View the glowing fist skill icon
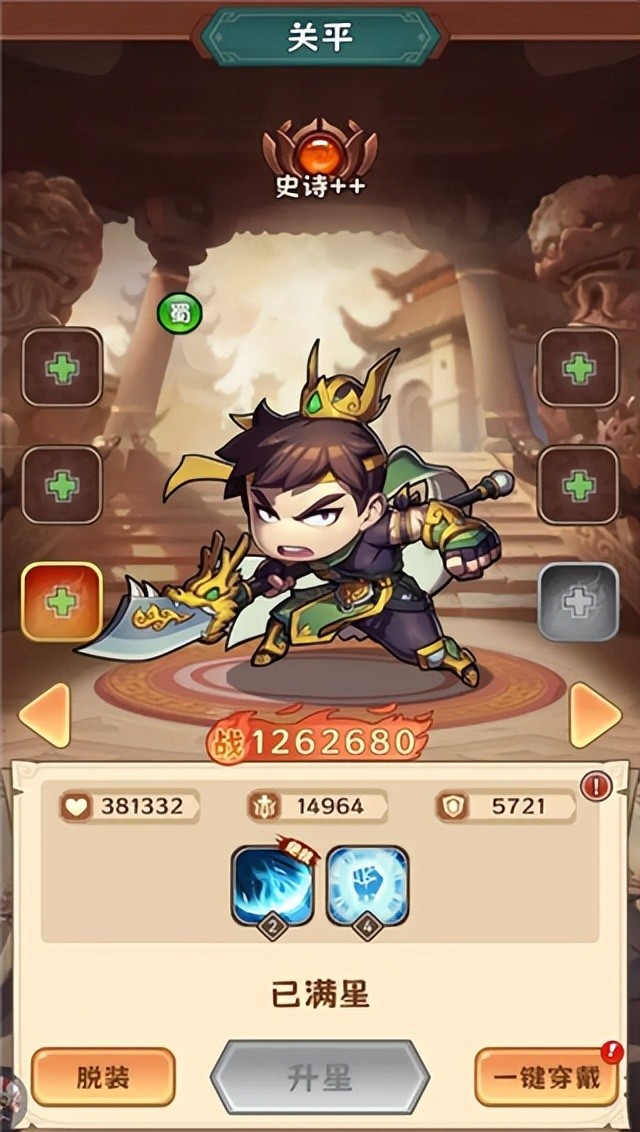 [x=367, y=886]
